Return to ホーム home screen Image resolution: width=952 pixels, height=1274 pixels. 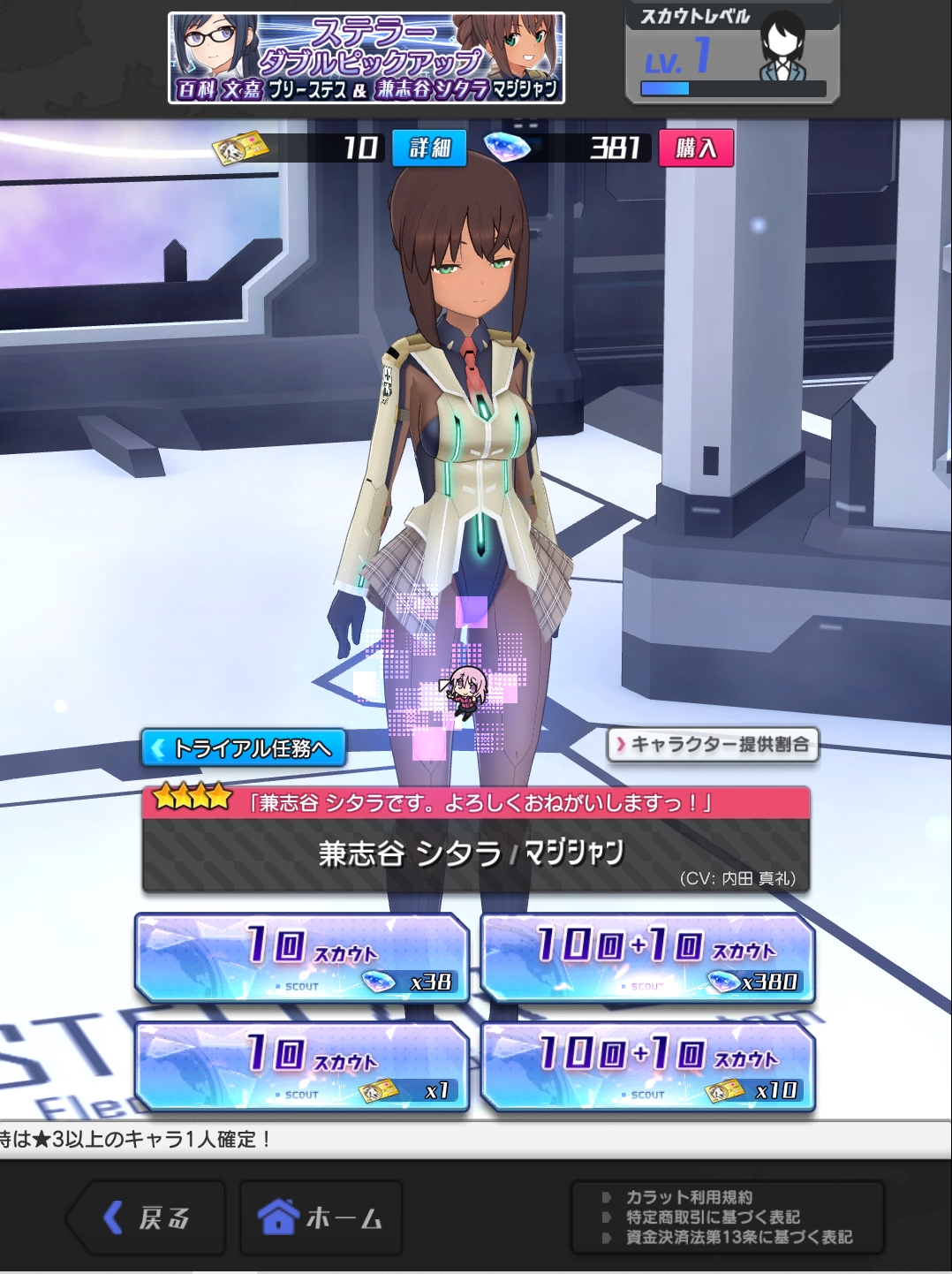(x=321, y=1217)
